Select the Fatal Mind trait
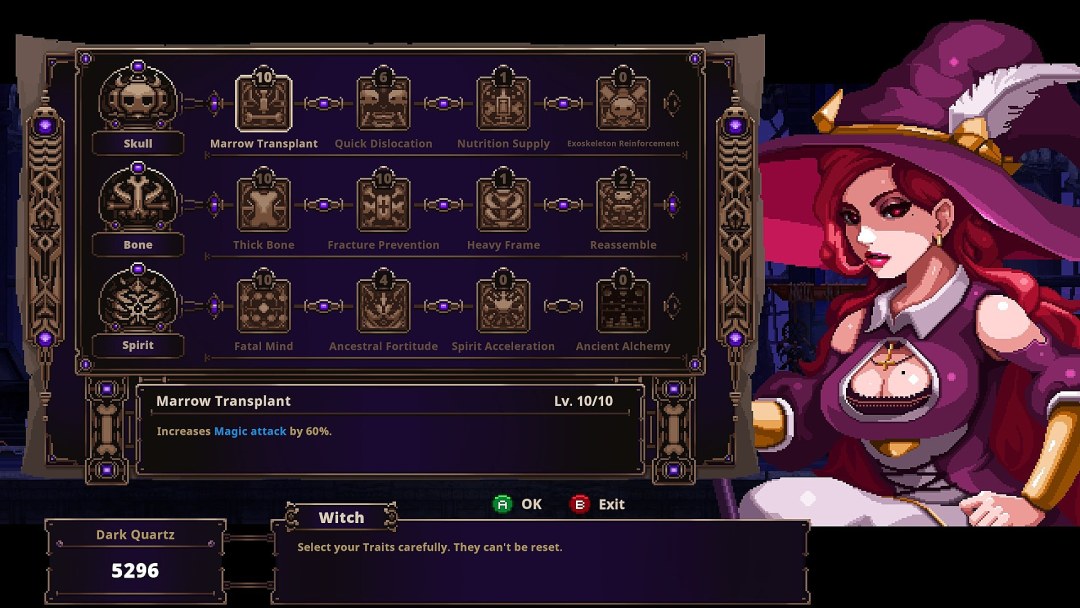 coord(263,306)
